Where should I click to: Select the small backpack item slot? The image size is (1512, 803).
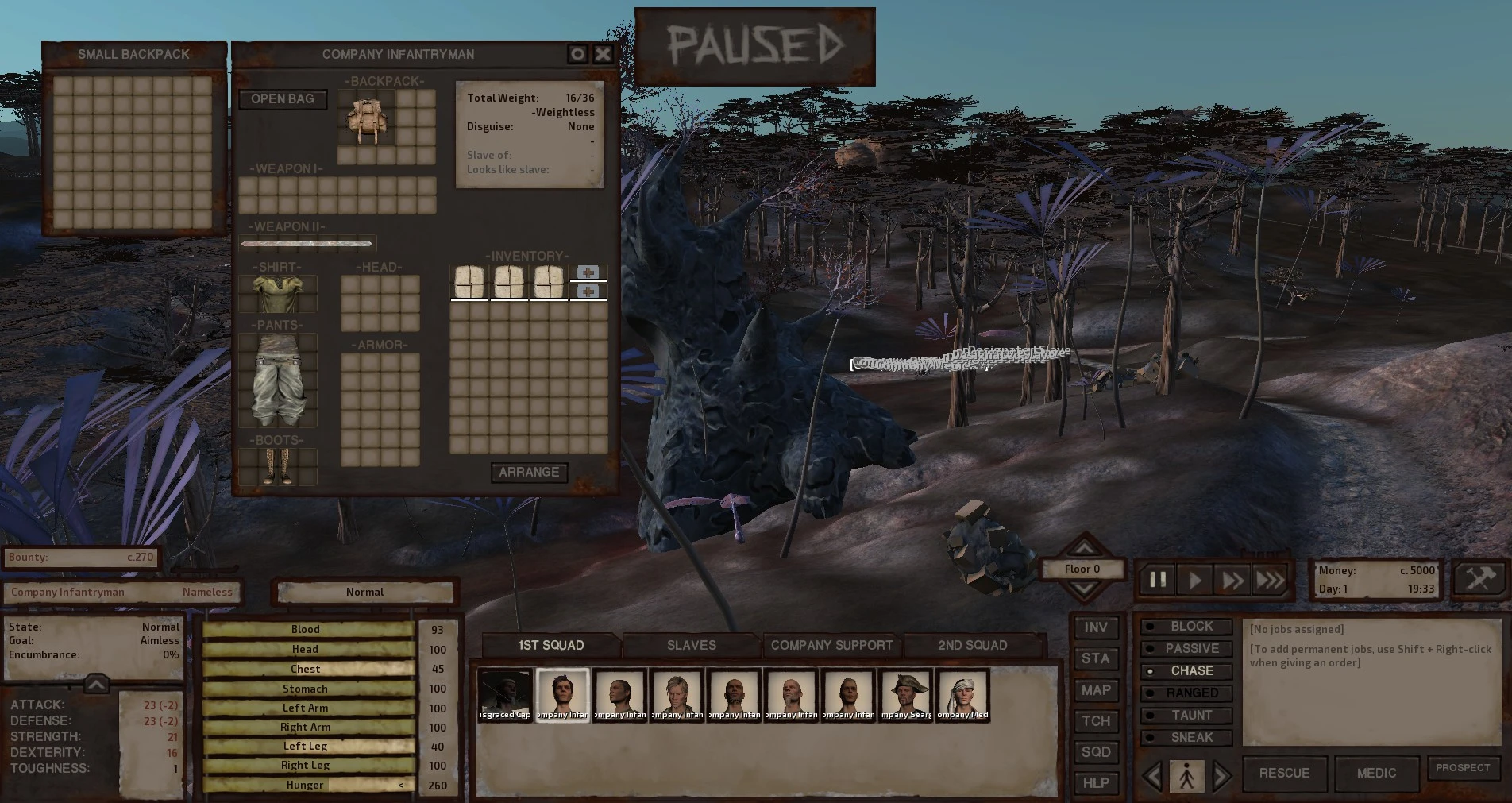[366, 118]
